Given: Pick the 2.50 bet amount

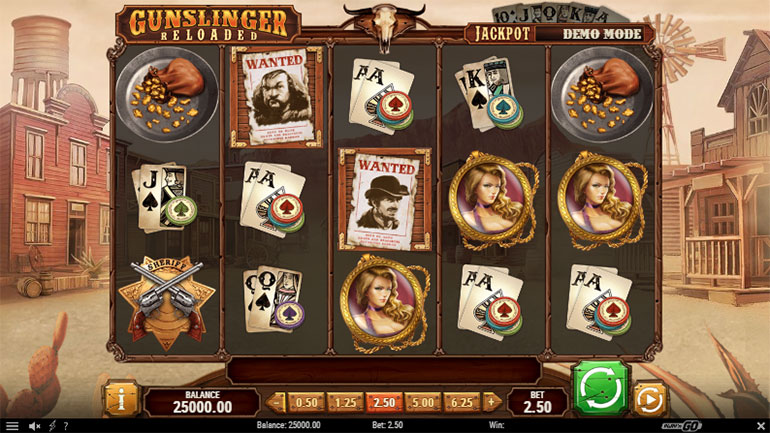Looking at the screenshot, I should [382, 402].
